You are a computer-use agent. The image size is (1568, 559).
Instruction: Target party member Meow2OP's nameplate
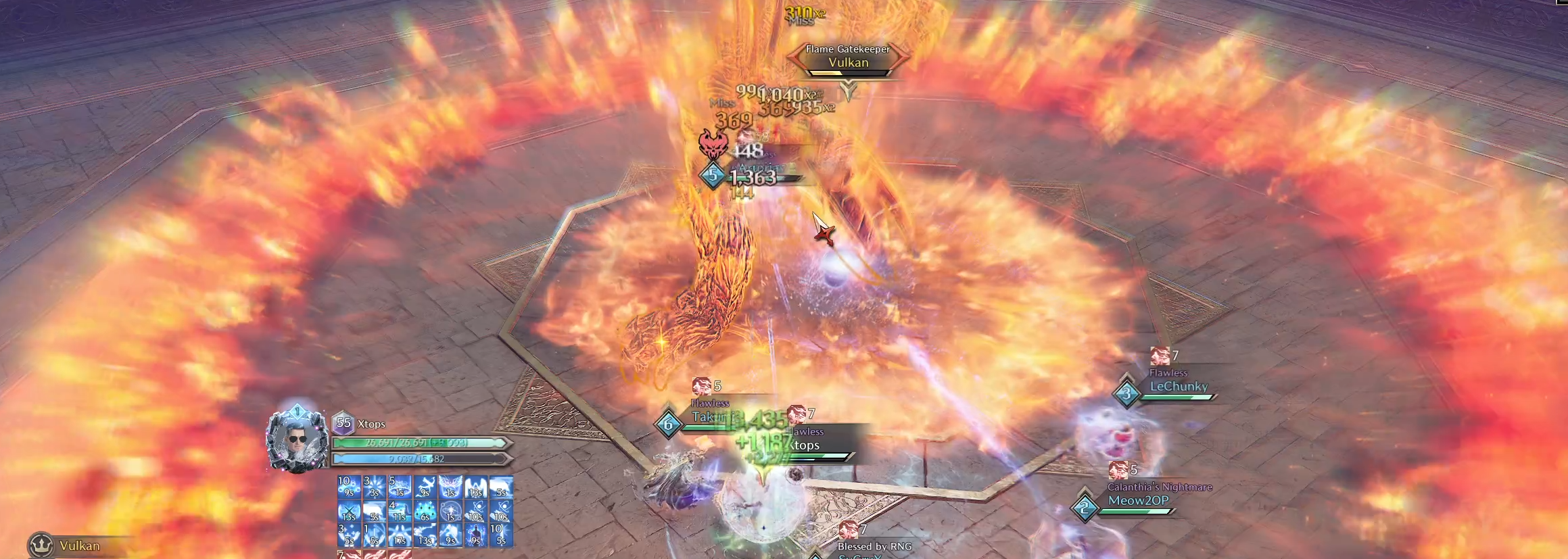click(1137, 501)
